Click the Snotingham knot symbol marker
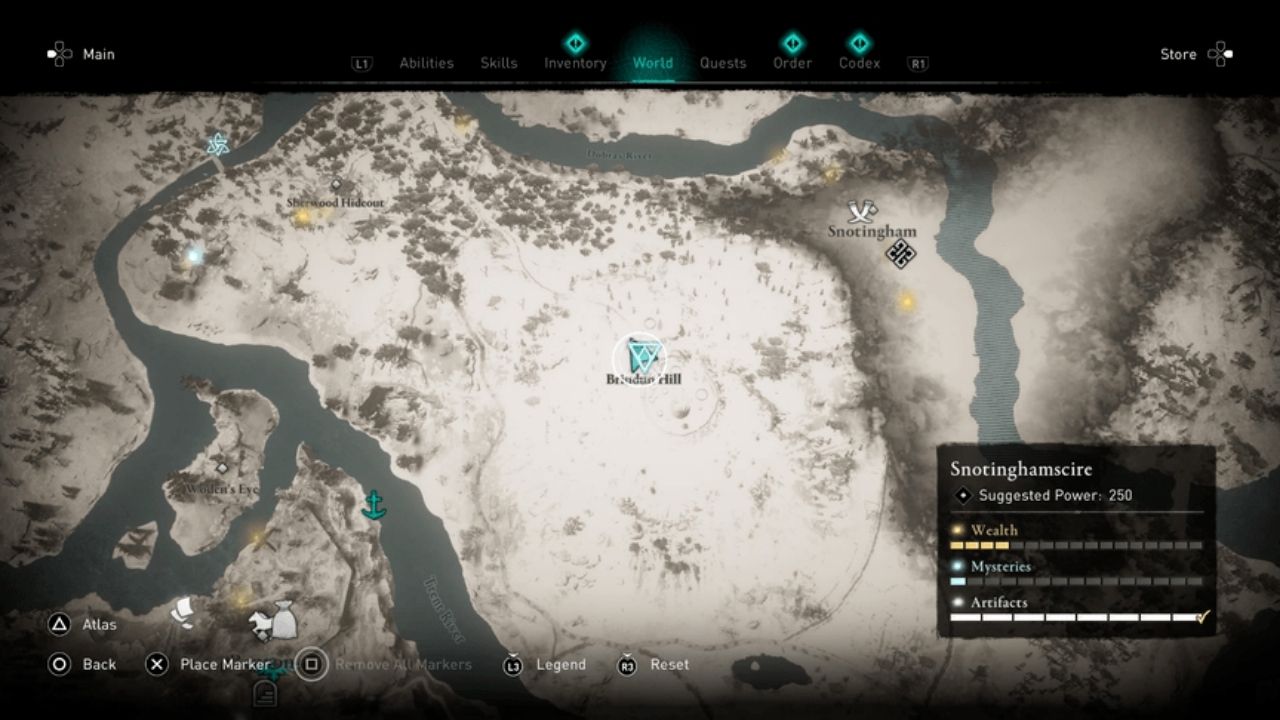This screenshot has height=720, width=1280. point(900,254)
